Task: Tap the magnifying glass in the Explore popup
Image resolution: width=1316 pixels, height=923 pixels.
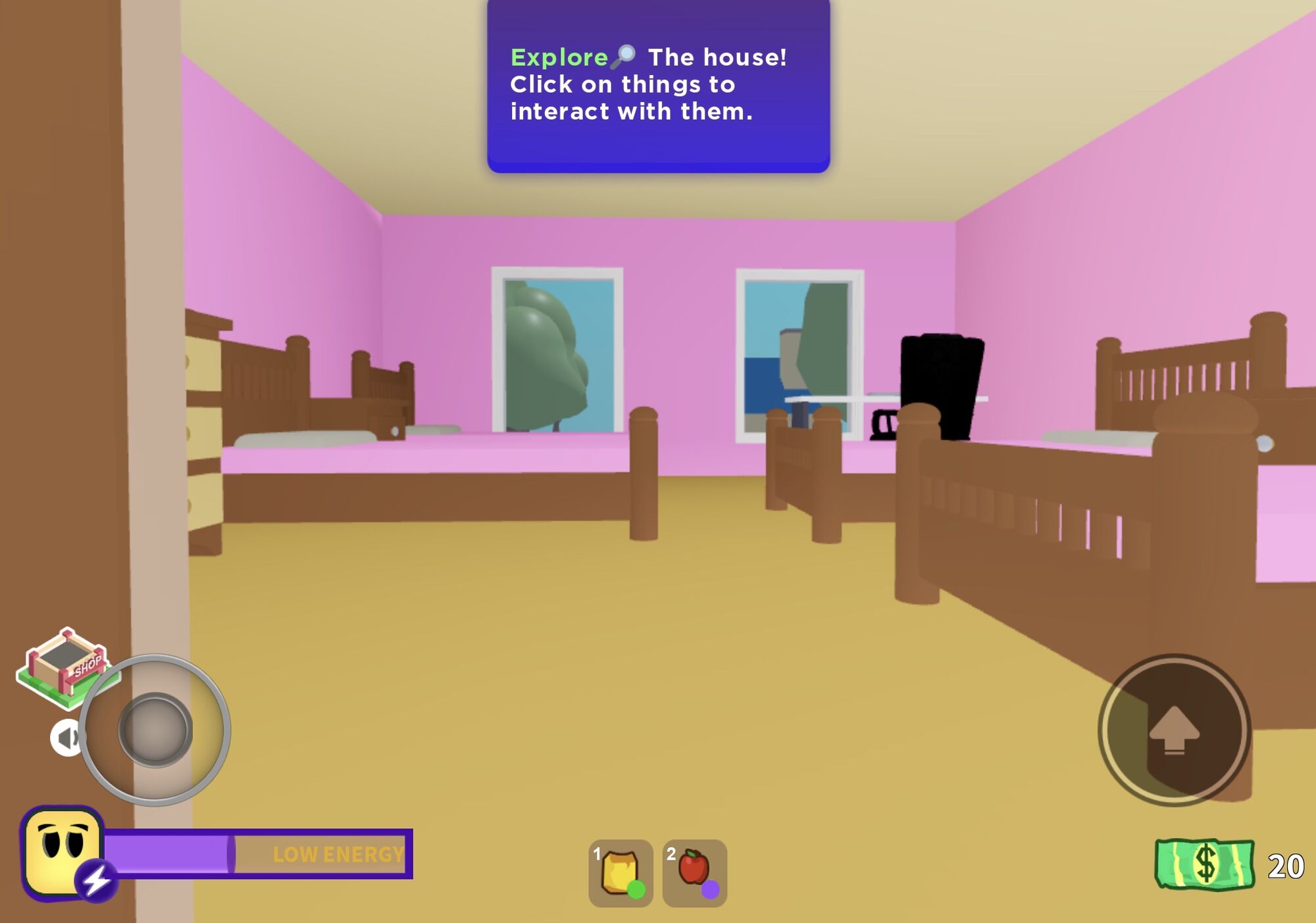Action: tap(622, 57)
